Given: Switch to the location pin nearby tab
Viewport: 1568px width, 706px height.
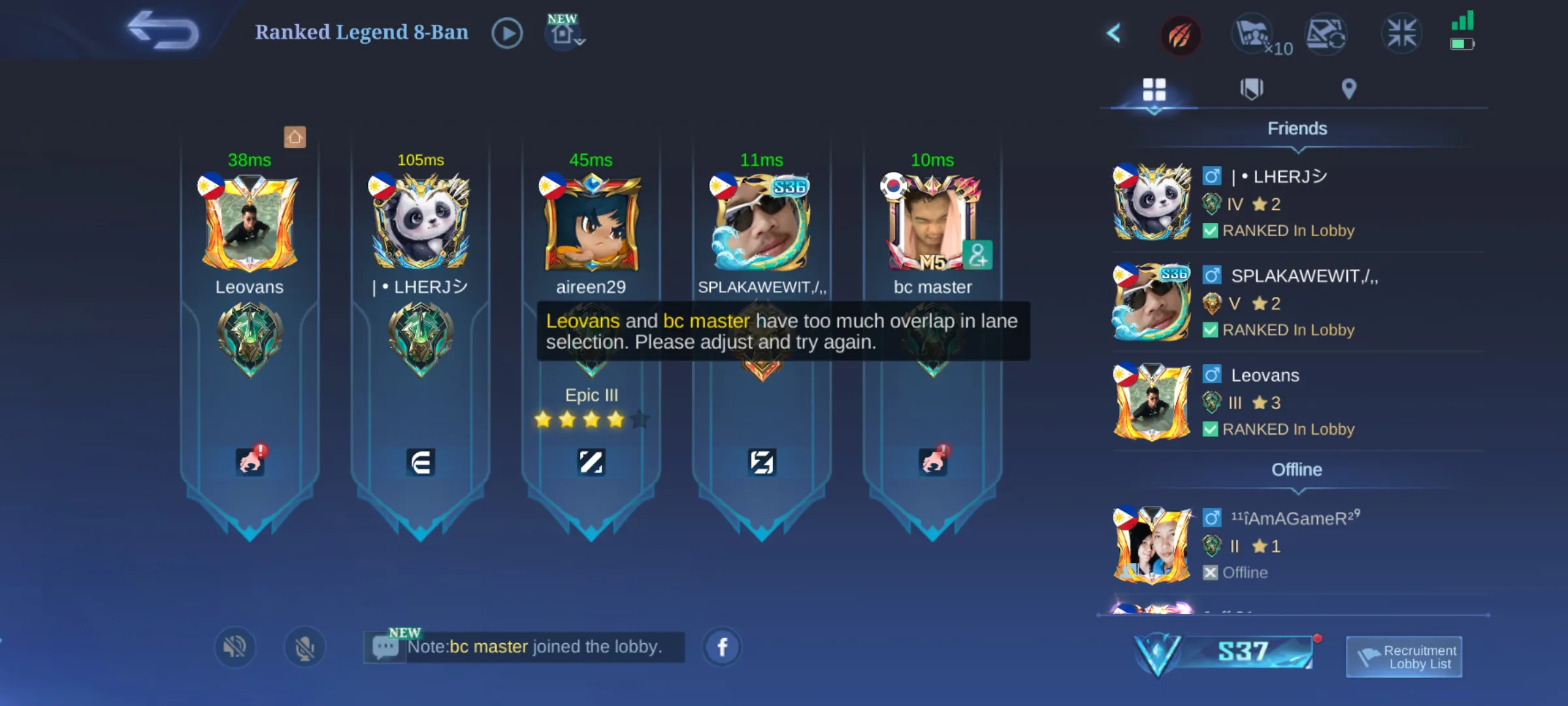Looking at the screenshot, I should (x=1348, y=89).
